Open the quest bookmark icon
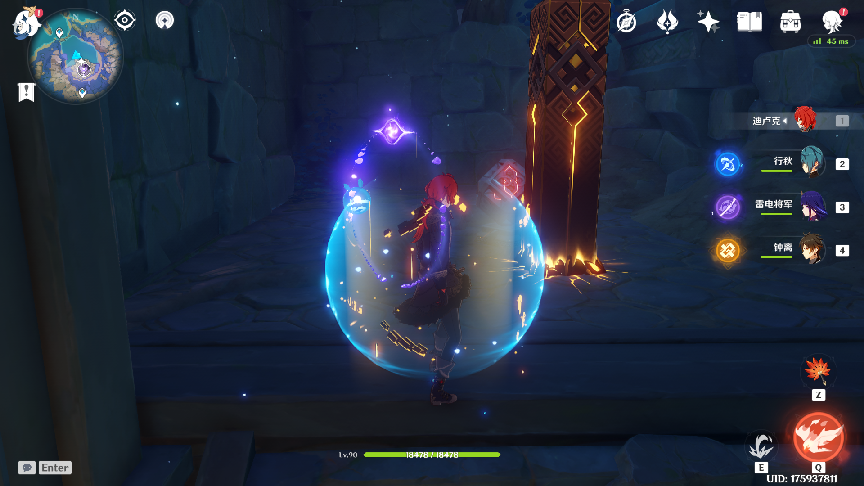Screen dimensions: 864x486 click(26, 92)
